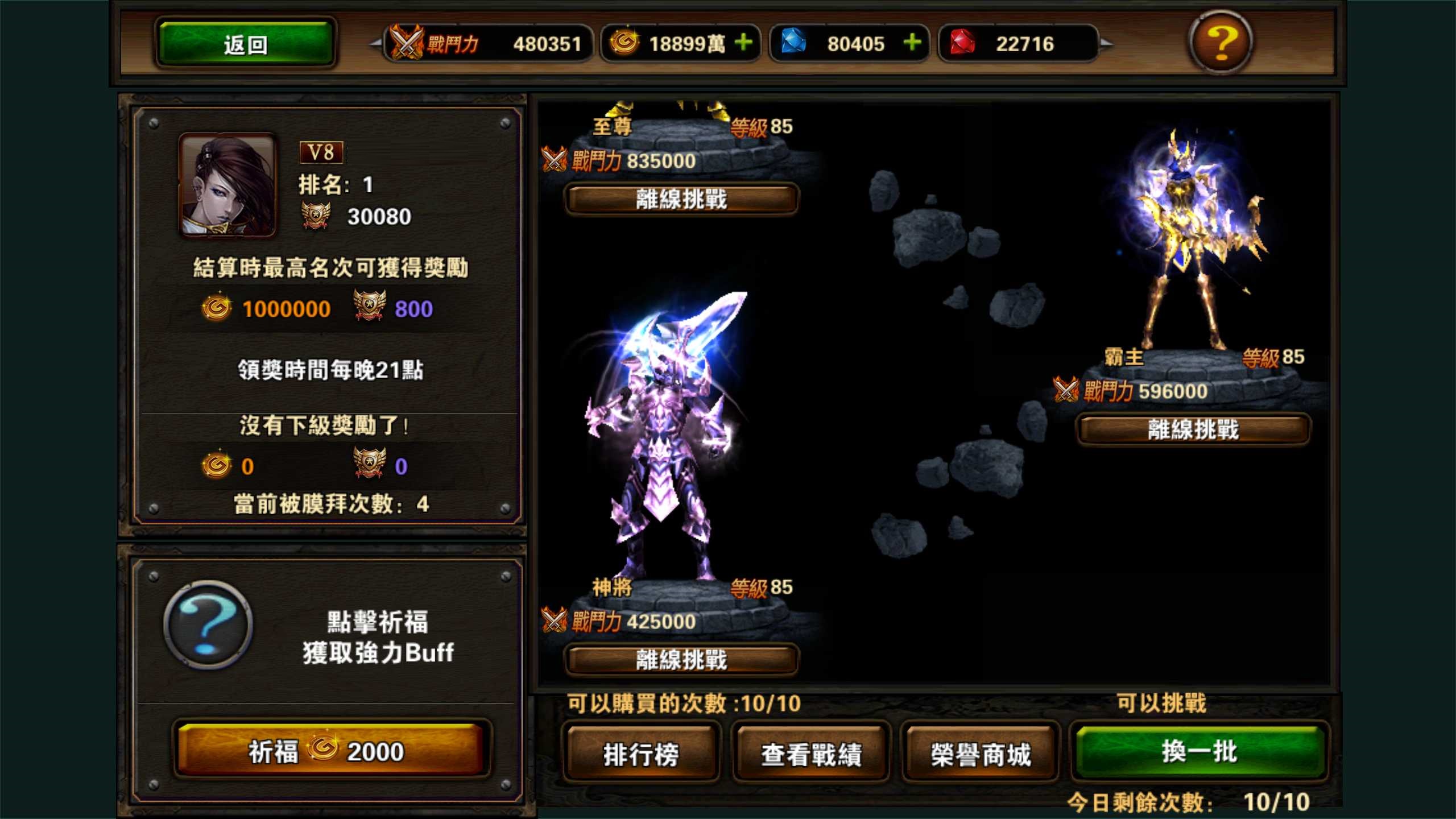Click the honor emblem icon beside 30080

316,215
